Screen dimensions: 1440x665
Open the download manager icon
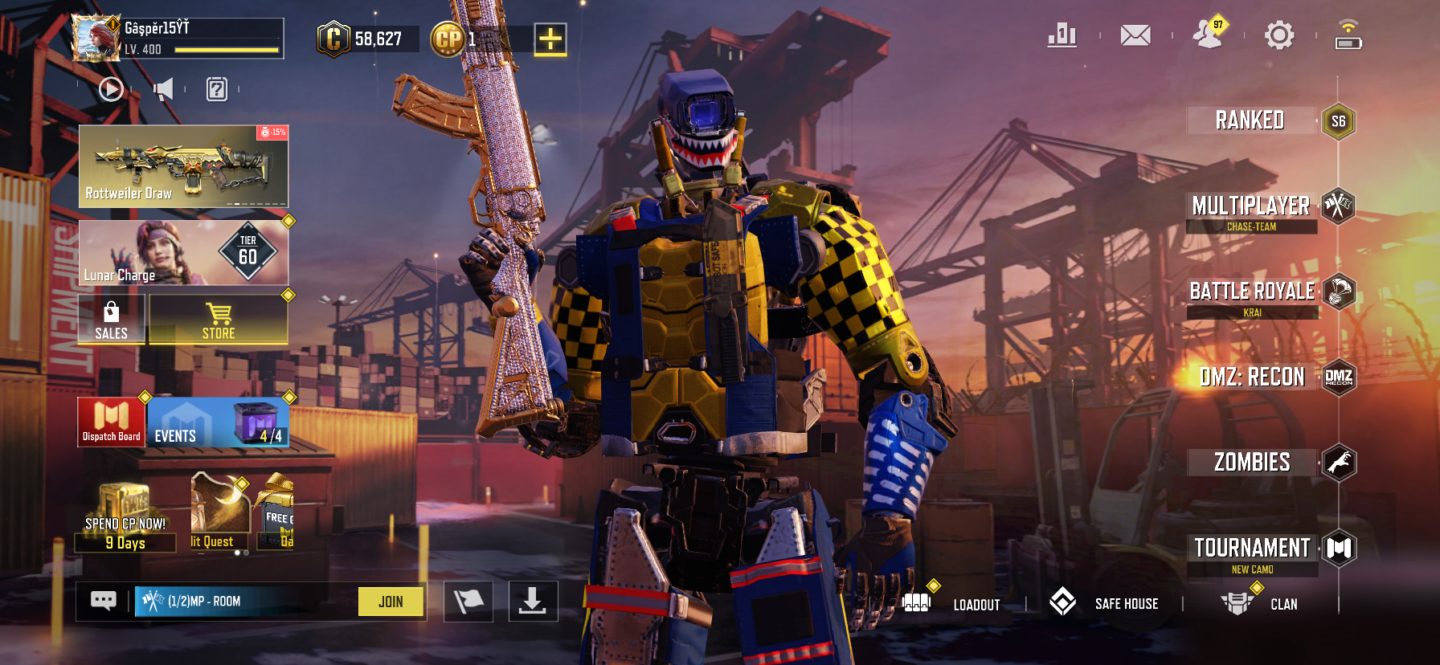(x=532, y=601)
